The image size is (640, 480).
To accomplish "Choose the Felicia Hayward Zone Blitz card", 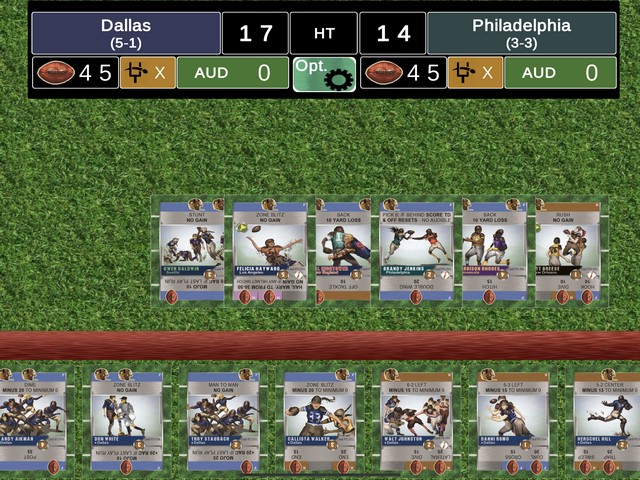I will 268,250.
